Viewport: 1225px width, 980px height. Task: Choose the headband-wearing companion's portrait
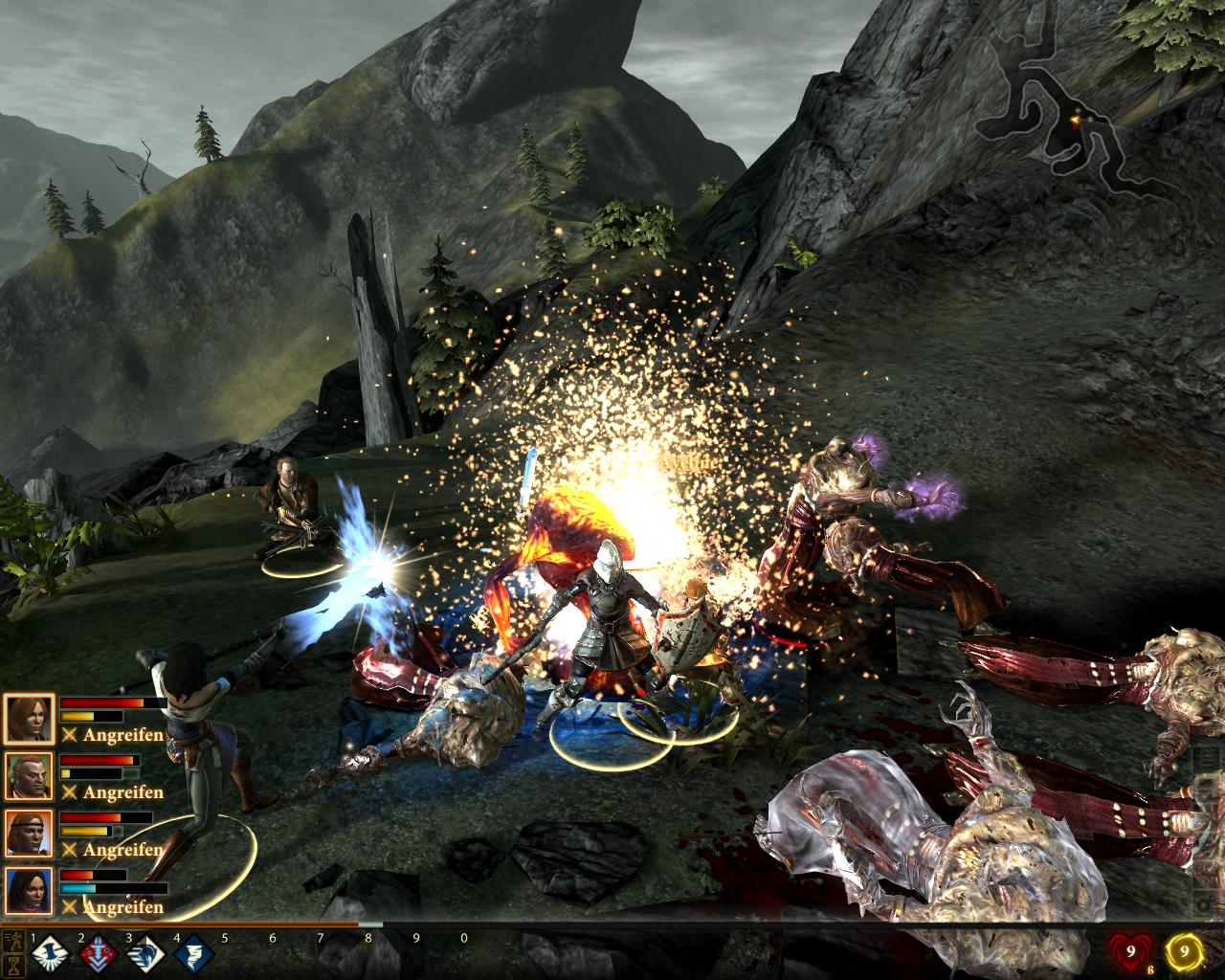click(29, 834)
